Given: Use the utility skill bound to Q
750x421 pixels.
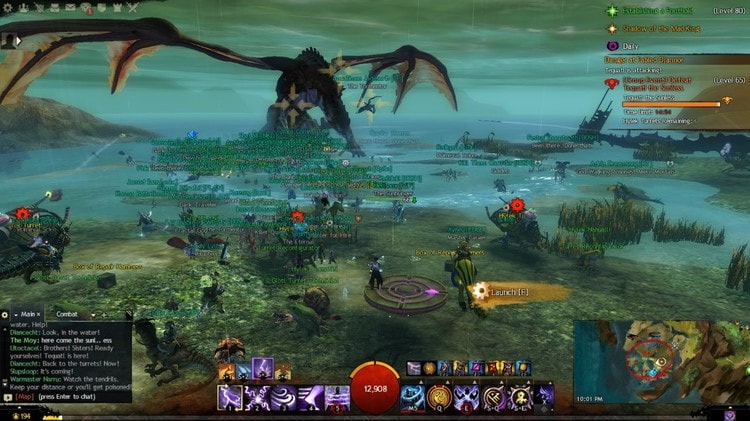Looking at the screenshot, I should click(440, 397).
